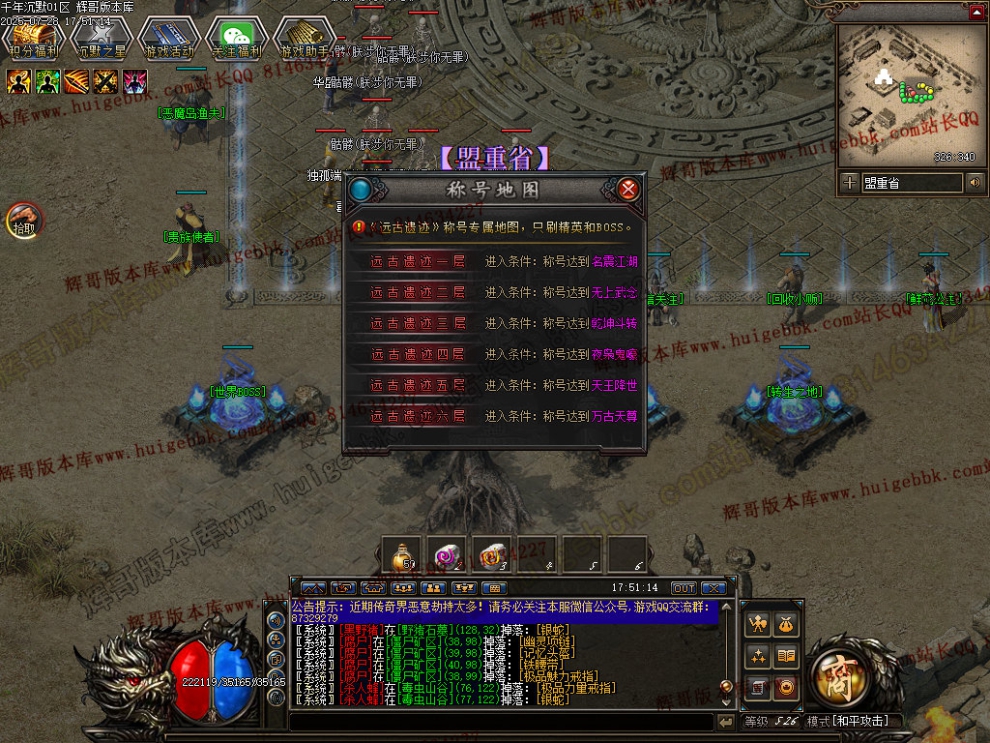Select 远古遗迹二层 entry

pyautogui.click(x=418, y=293)
